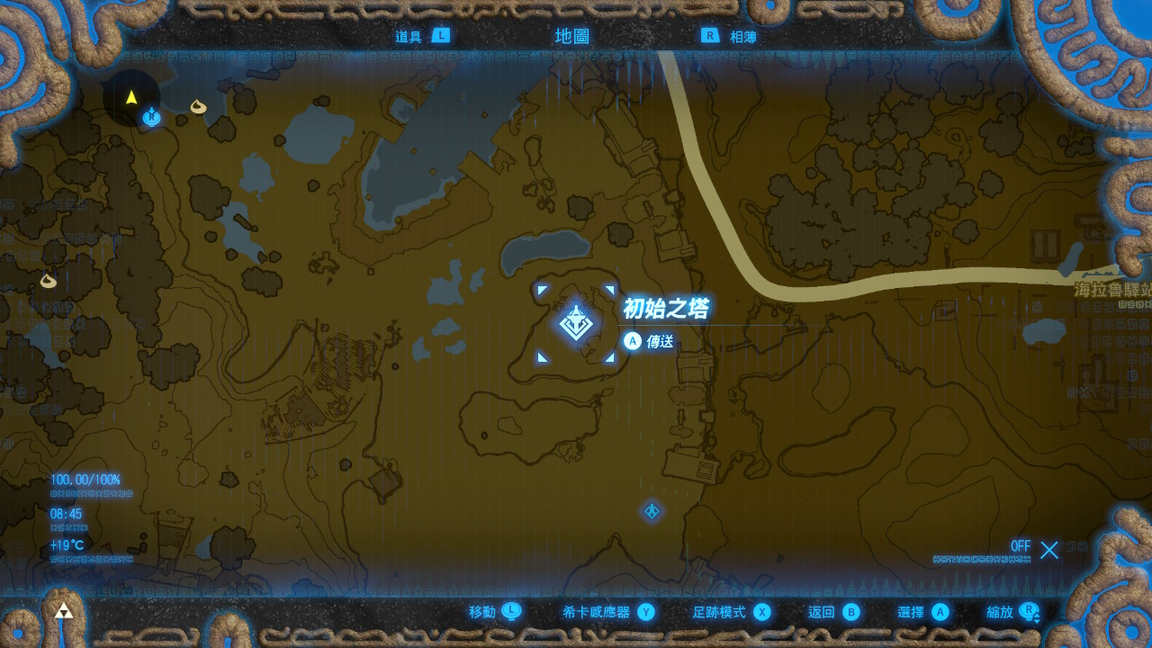Viewport: 1152px width, 648px height.
Task: Switch to the 道具 inventory tab
Action: 421,37
